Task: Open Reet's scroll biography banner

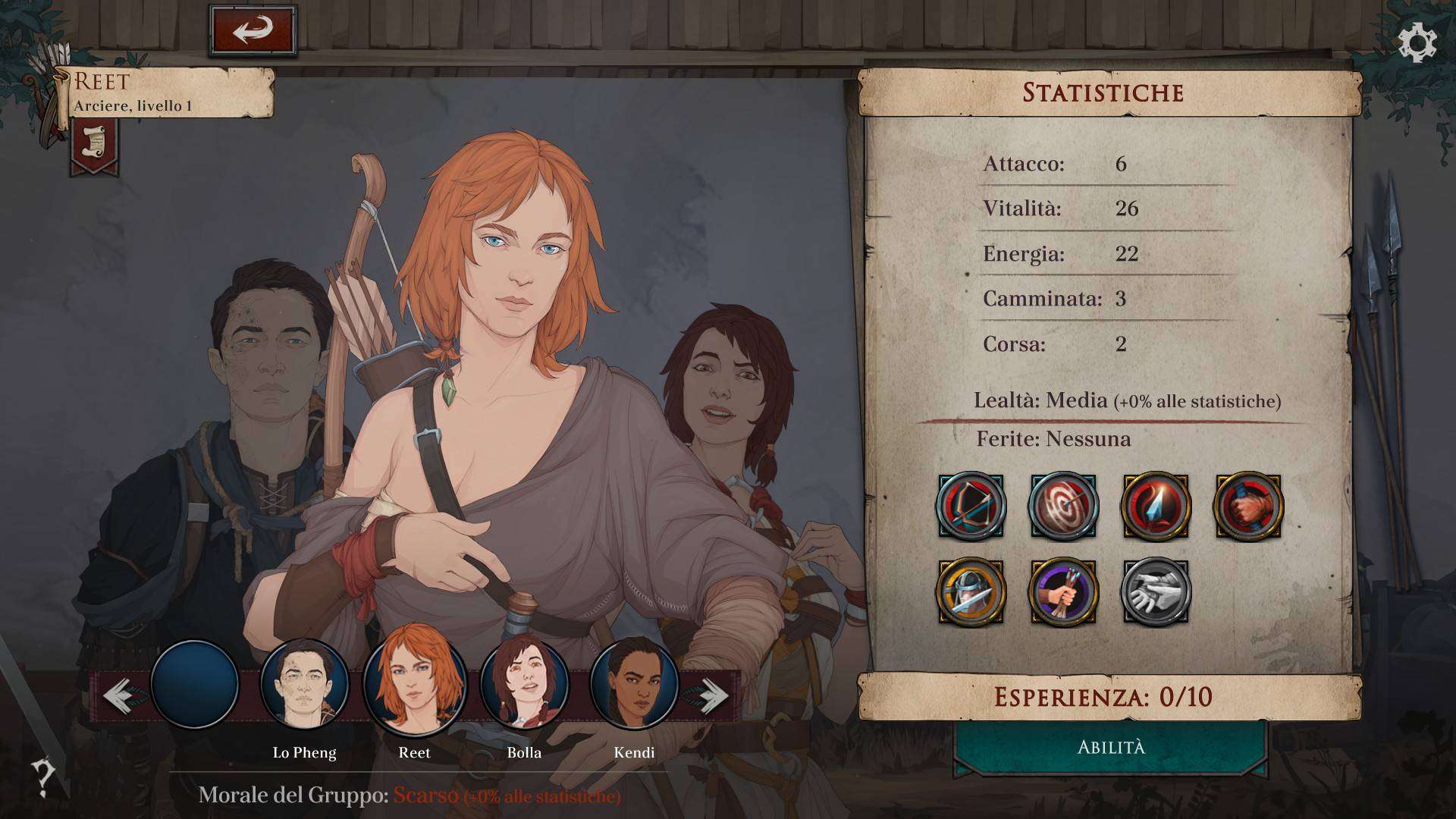Action: pos(95,145)
